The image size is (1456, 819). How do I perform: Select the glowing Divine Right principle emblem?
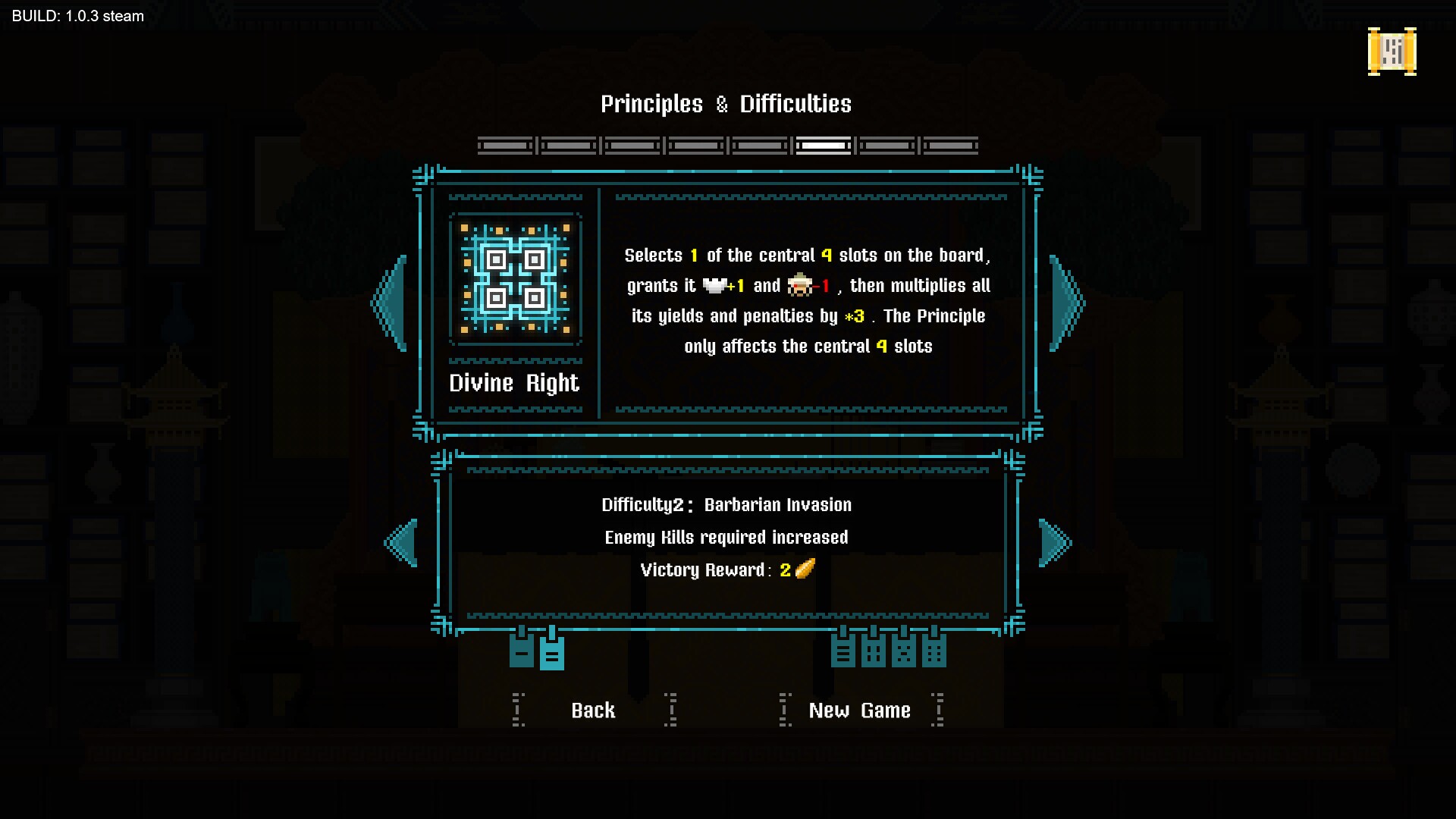coord(515,278)
